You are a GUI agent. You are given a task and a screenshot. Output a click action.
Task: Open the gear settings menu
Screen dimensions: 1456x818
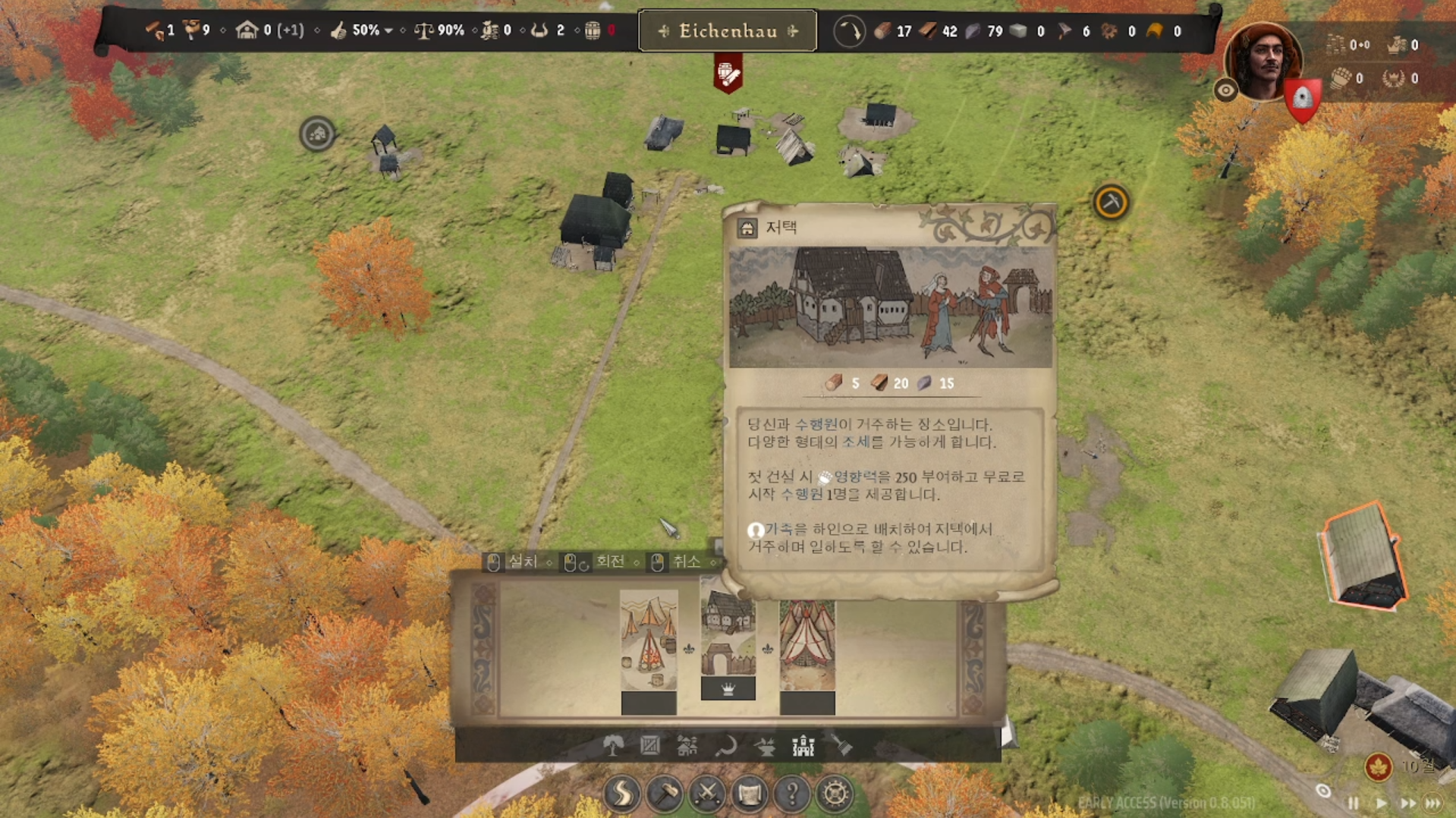point(835,794)
